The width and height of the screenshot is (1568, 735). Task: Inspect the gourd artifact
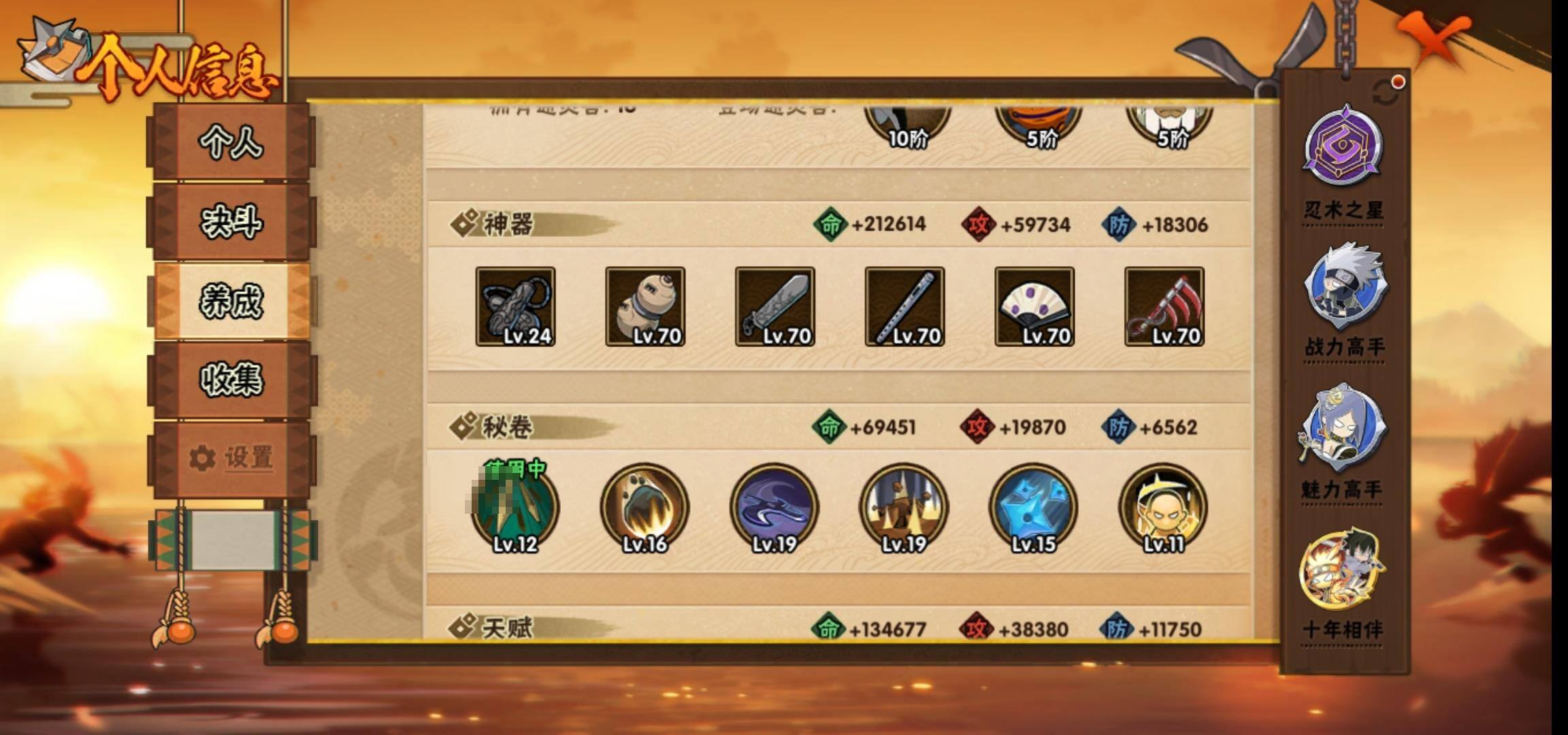[x=645, y=306]
